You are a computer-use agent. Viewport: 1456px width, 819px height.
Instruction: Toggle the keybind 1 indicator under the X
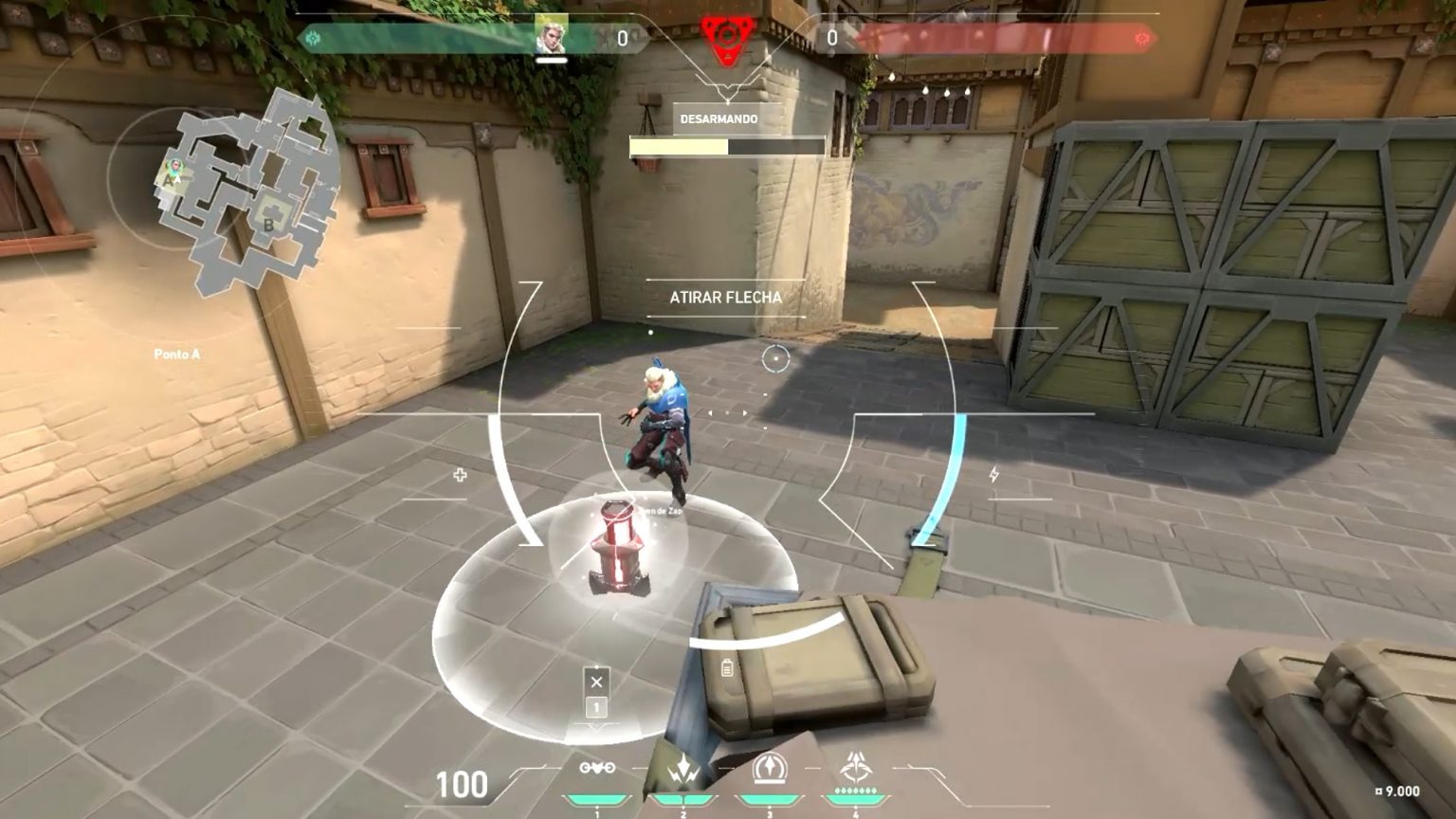pyautogui.click(x=595, y=706)
